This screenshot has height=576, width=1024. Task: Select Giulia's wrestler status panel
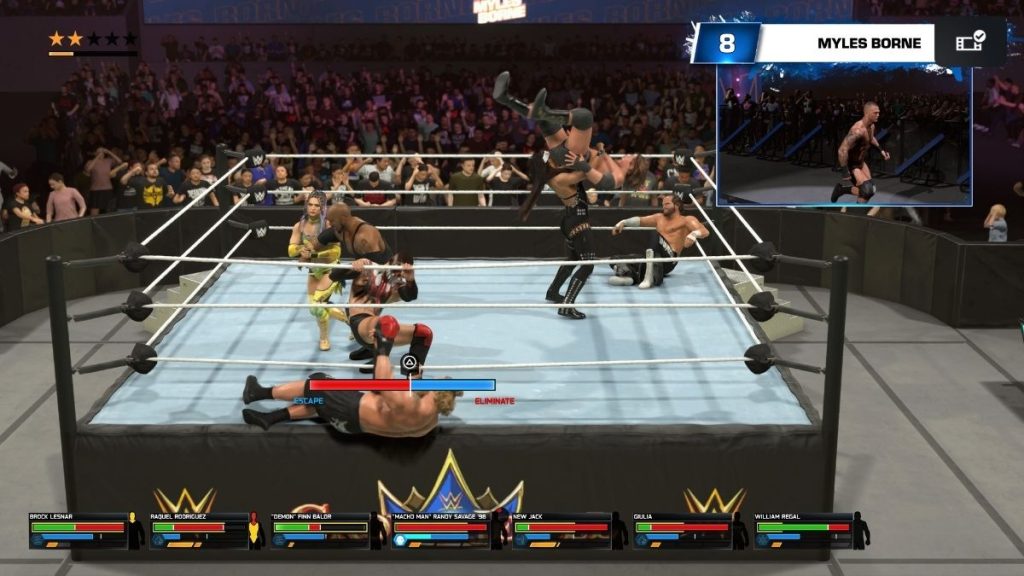click(683, 531)
